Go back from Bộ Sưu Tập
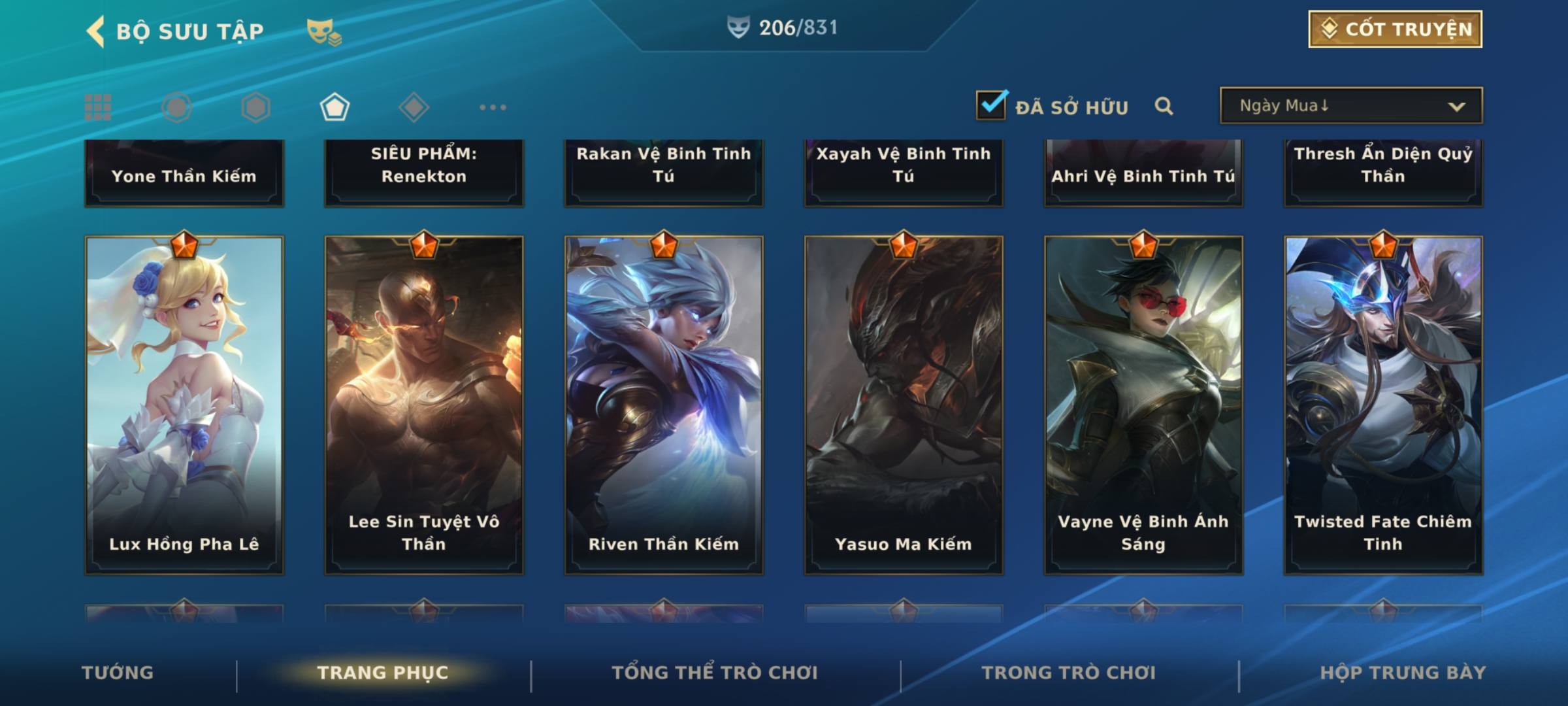The image size is (1568, 706). [96, 31]
